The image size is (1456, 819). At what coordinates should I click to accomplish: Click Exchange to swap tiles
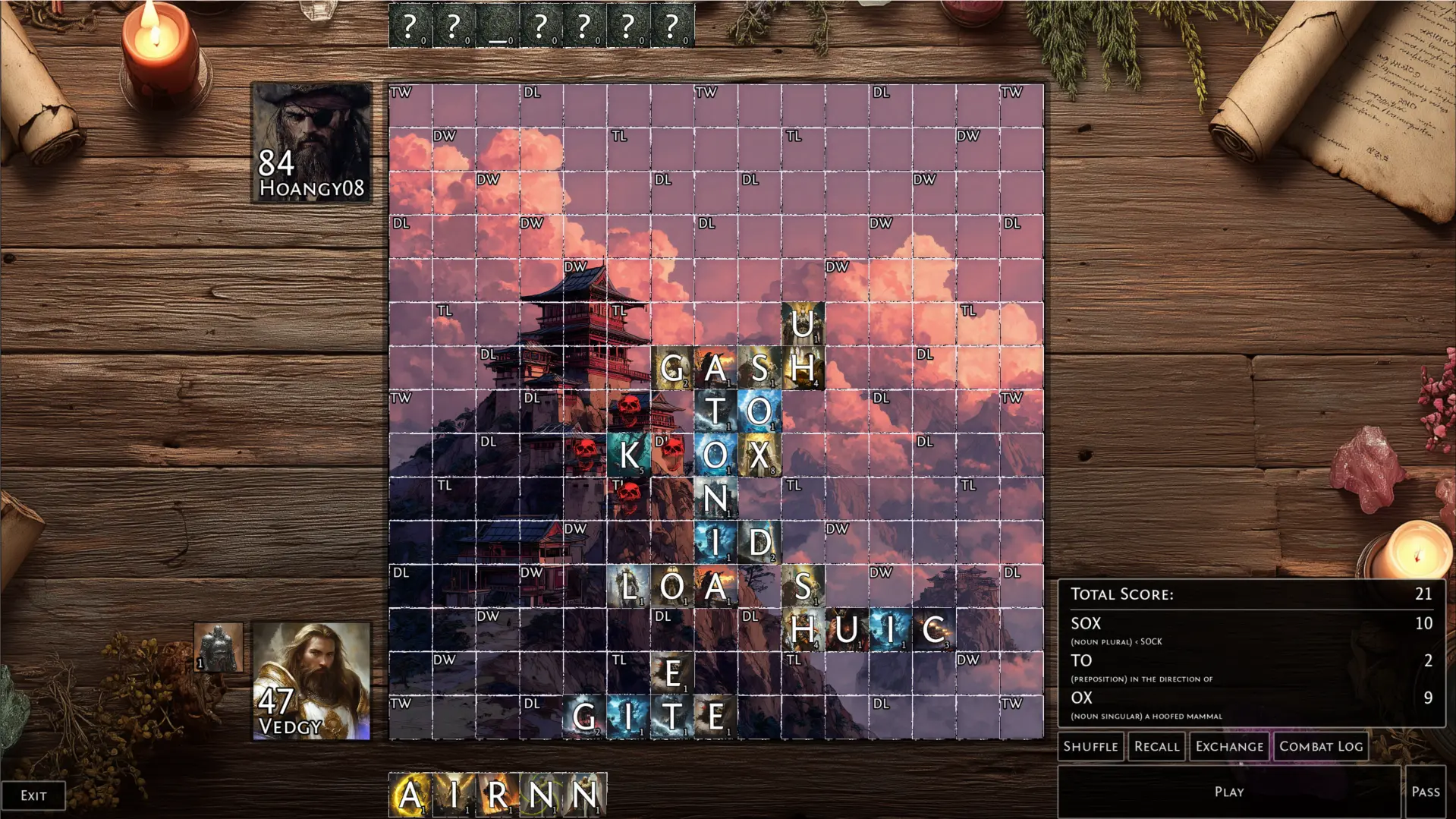pos(1229,746)
